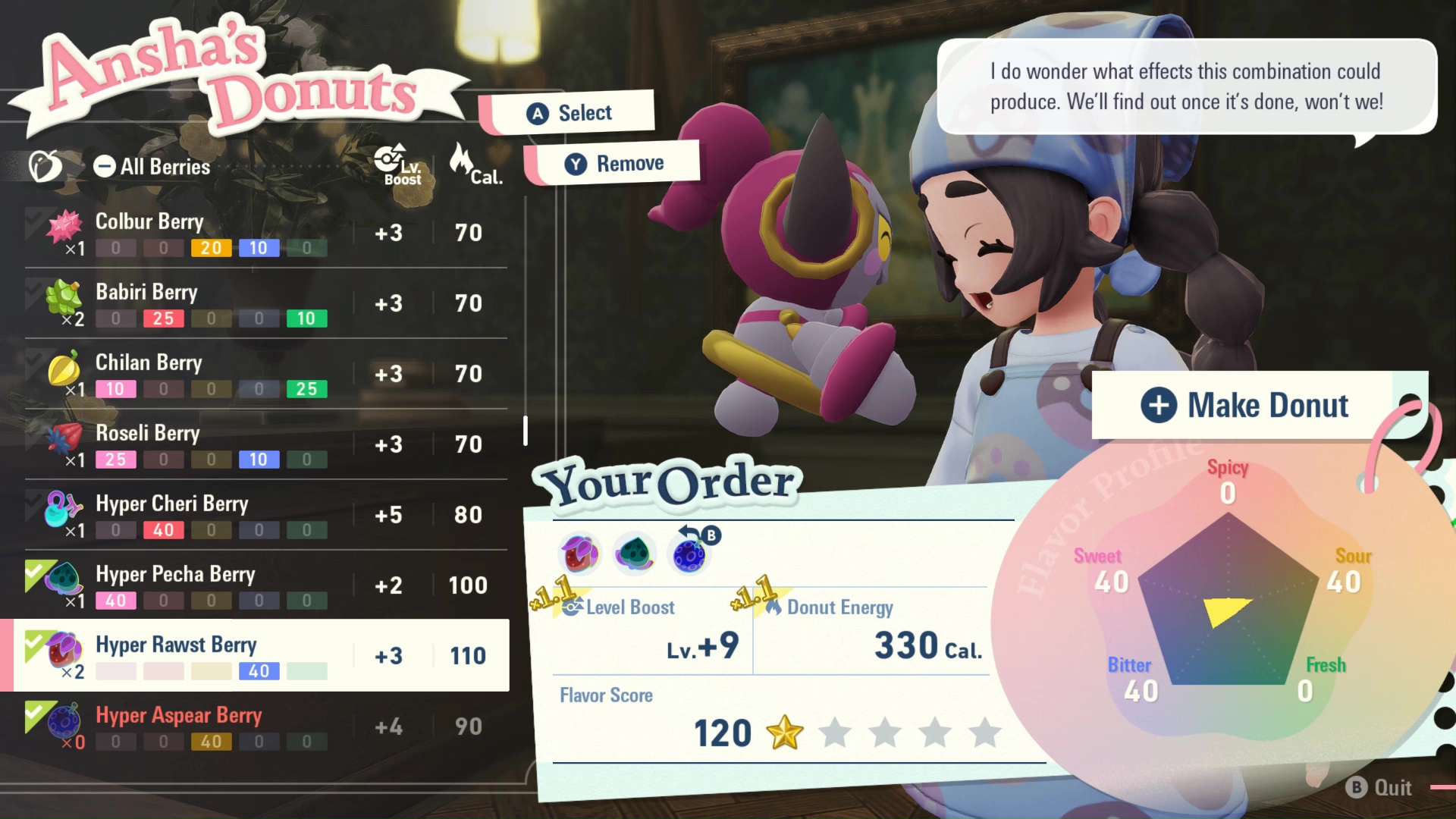The width and height of the screenshot is (1456, 819).
Task: Click the Donut Energy flame icon
Action: 775,607
